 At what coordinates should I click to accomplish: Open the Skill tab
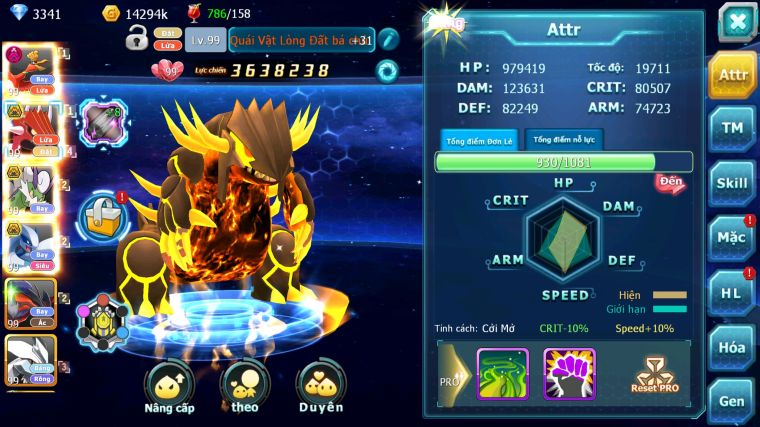click(x=733, y=183)
